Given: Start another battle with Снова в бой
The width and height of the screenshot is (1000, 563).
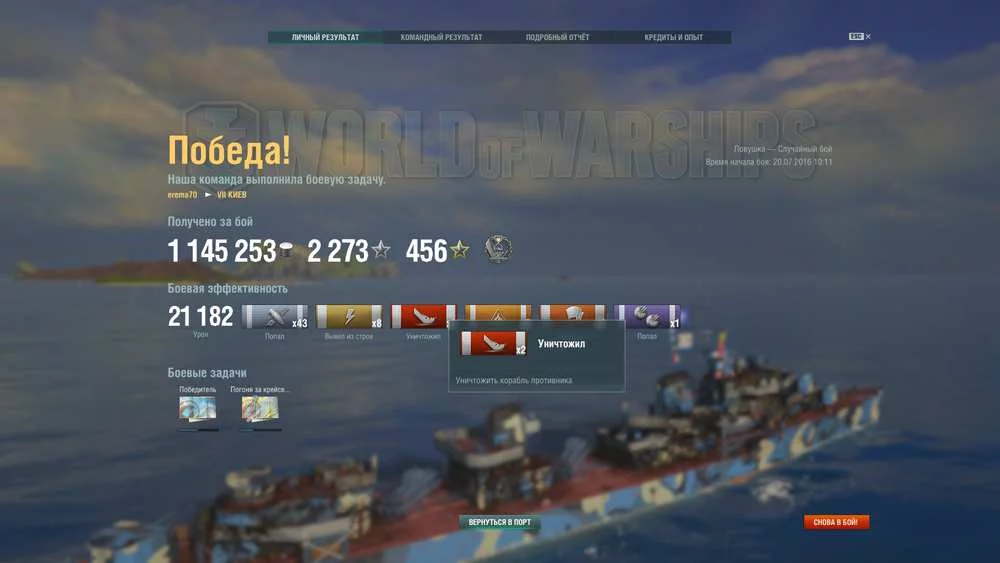Looking at the screenshot, I should point(836,522).
